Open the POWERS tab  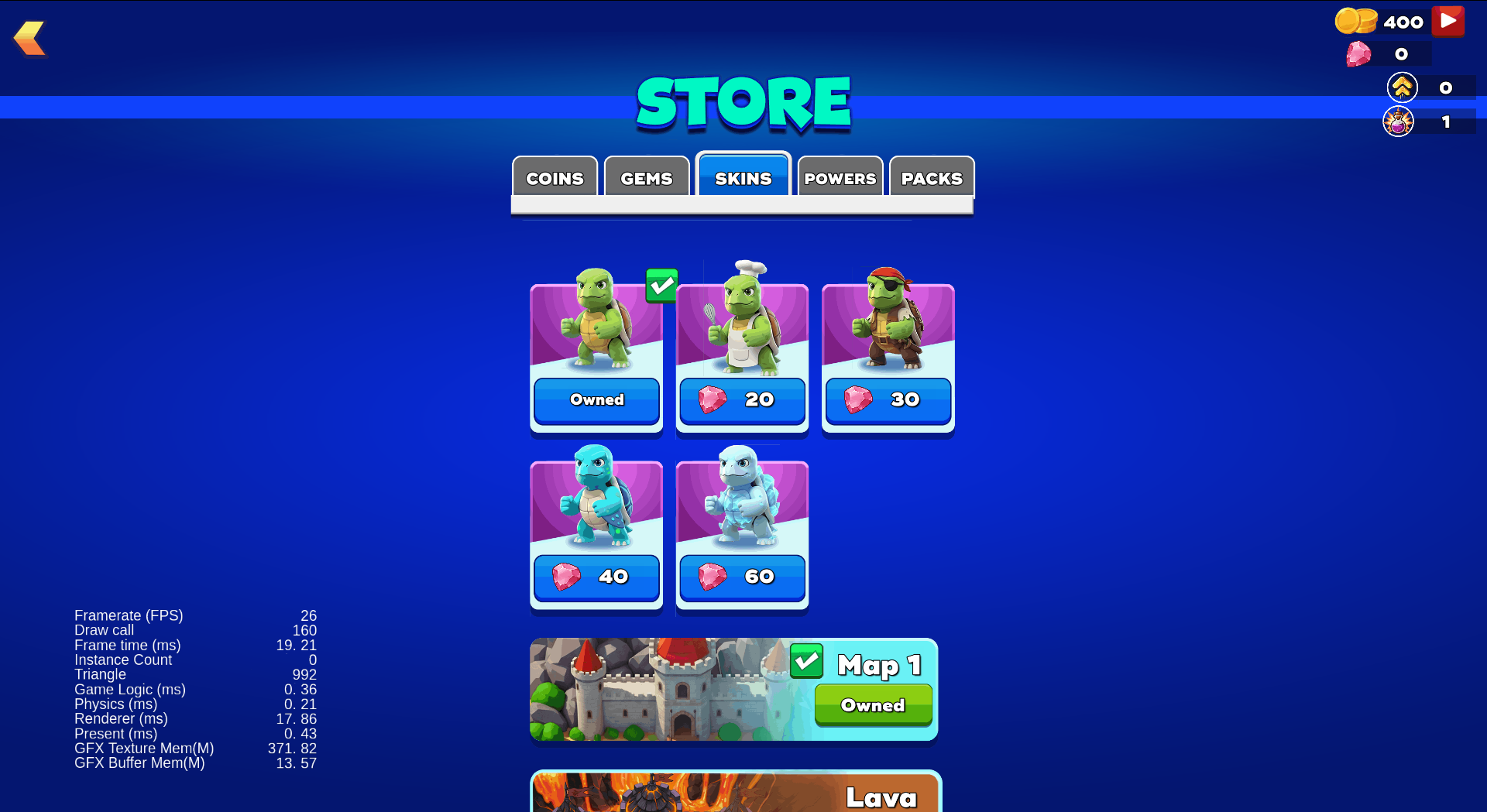pos(840,178)
